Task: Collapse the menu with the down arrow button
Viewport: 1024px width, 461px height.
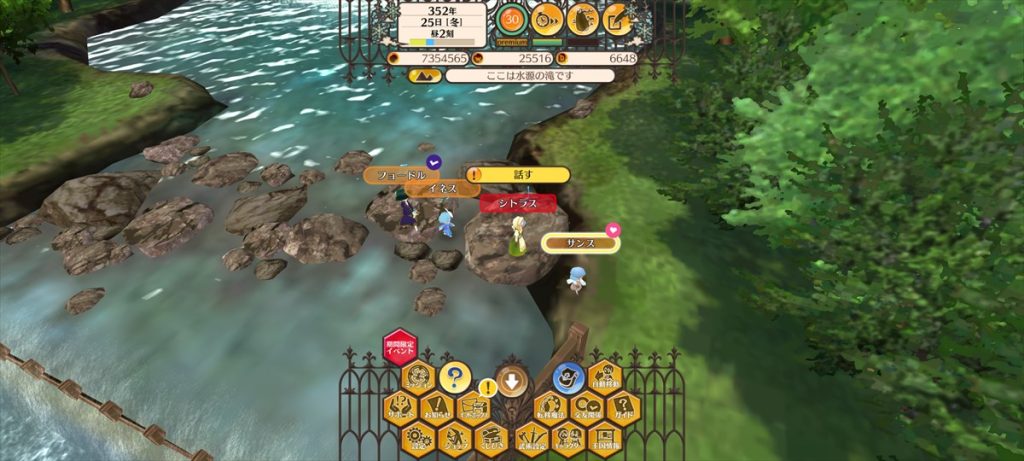Action: (x=512, y=380)
